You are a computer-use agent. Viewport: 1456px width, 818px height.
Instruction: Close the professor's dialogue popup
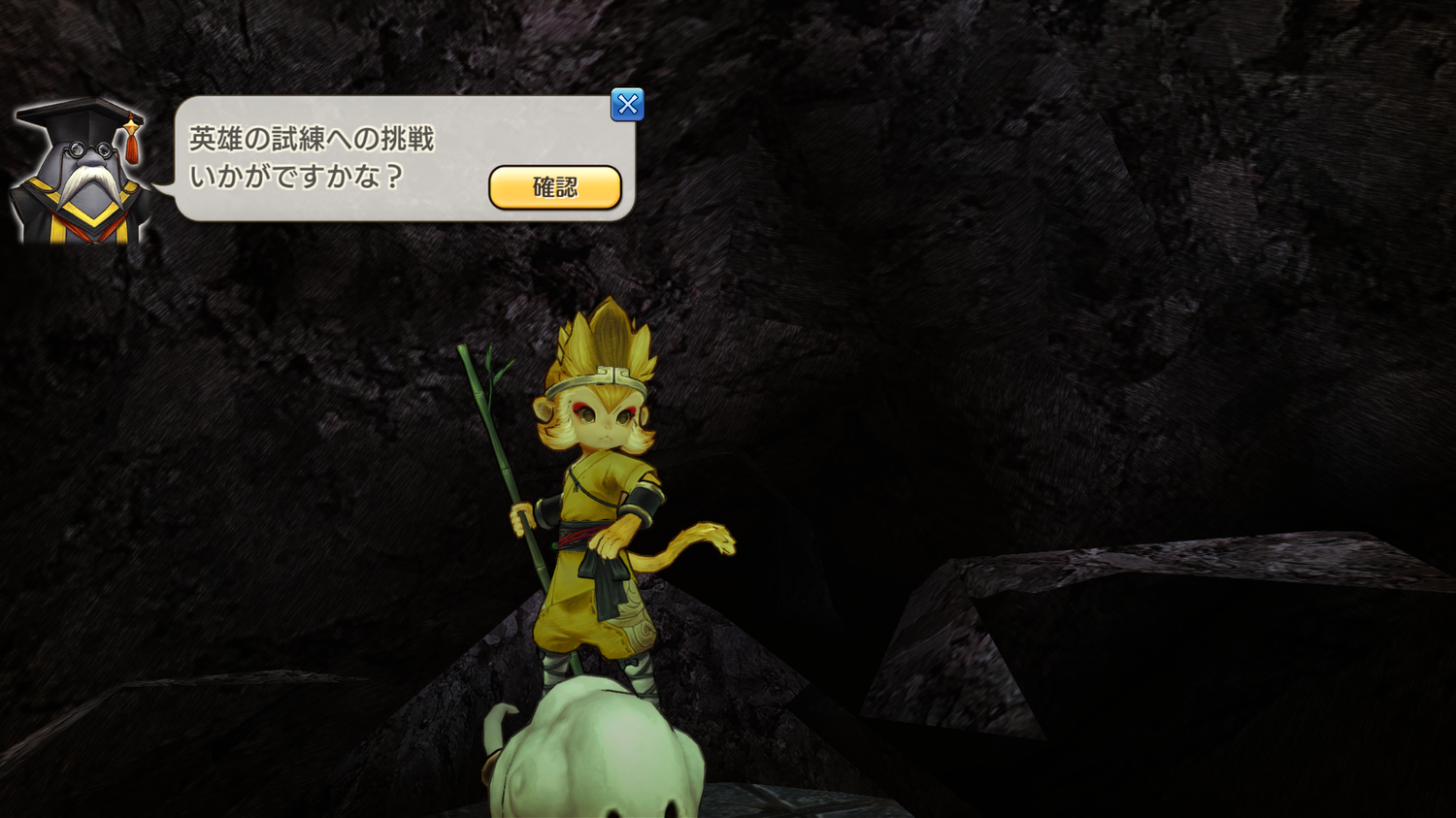click(x=627, y=105)
